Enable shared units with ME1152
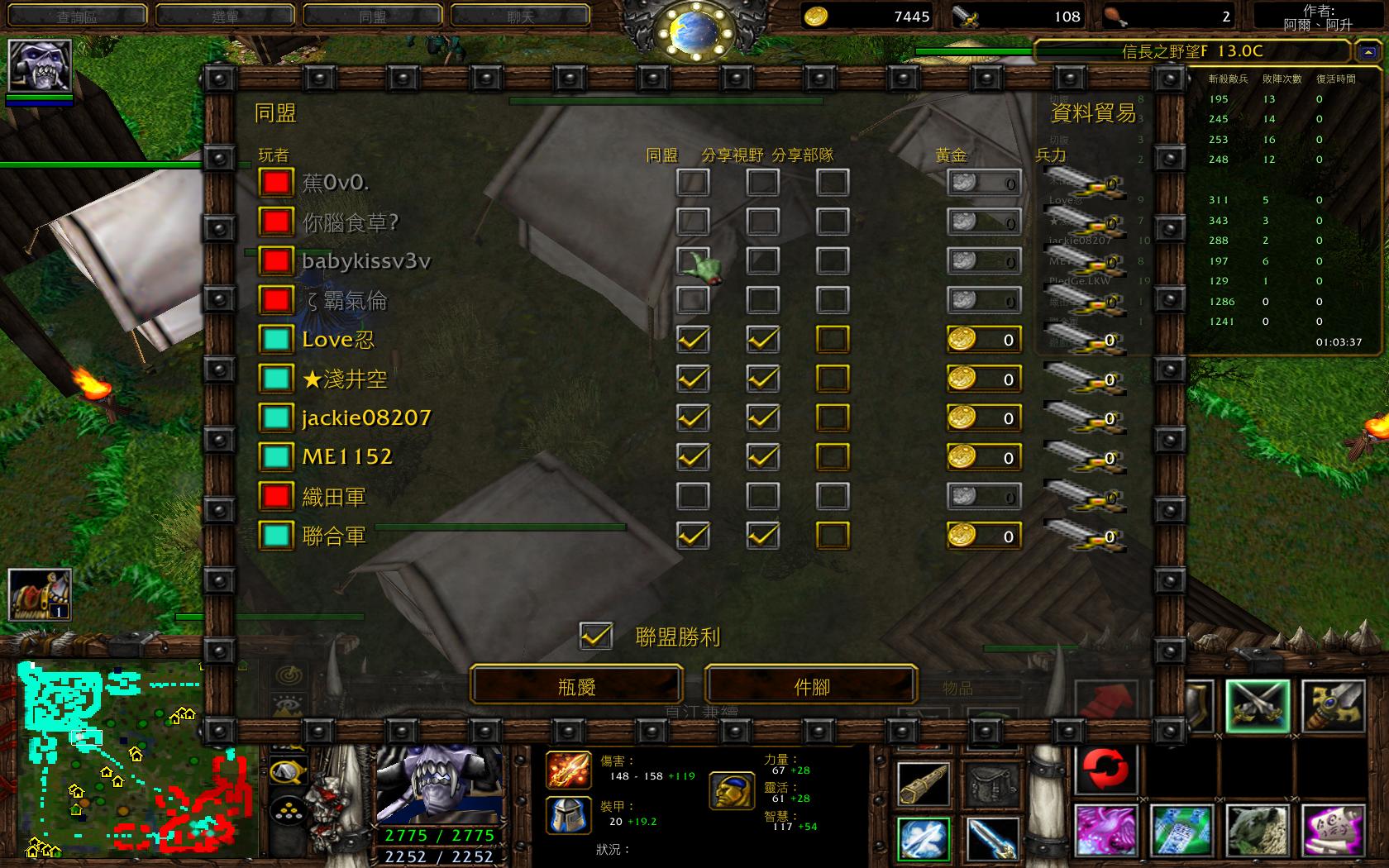Viewport: 1389px width, 868px height. click(x=832, y=457)
